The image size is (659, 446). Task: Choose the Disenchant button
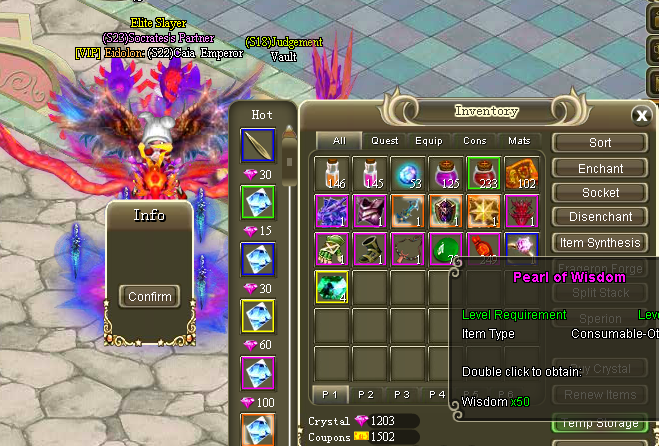coord(600,217)
